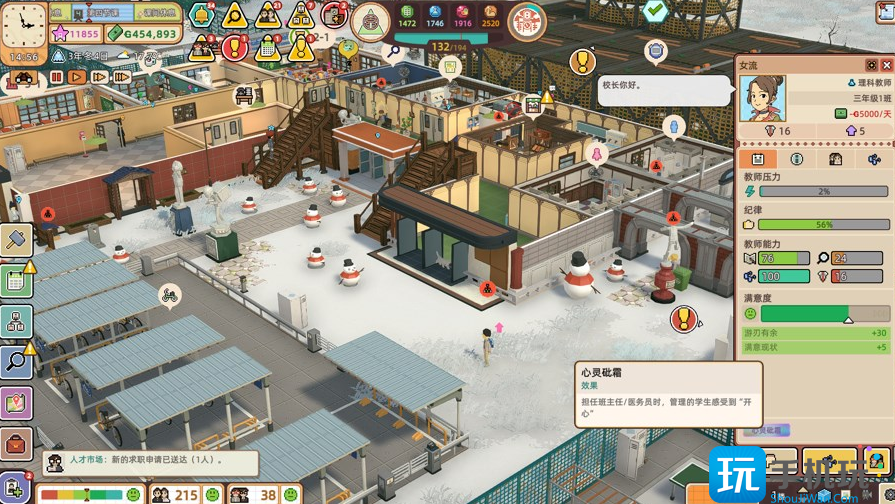
Task: Open the magnifying glass search menu
Action: (16, 361)
